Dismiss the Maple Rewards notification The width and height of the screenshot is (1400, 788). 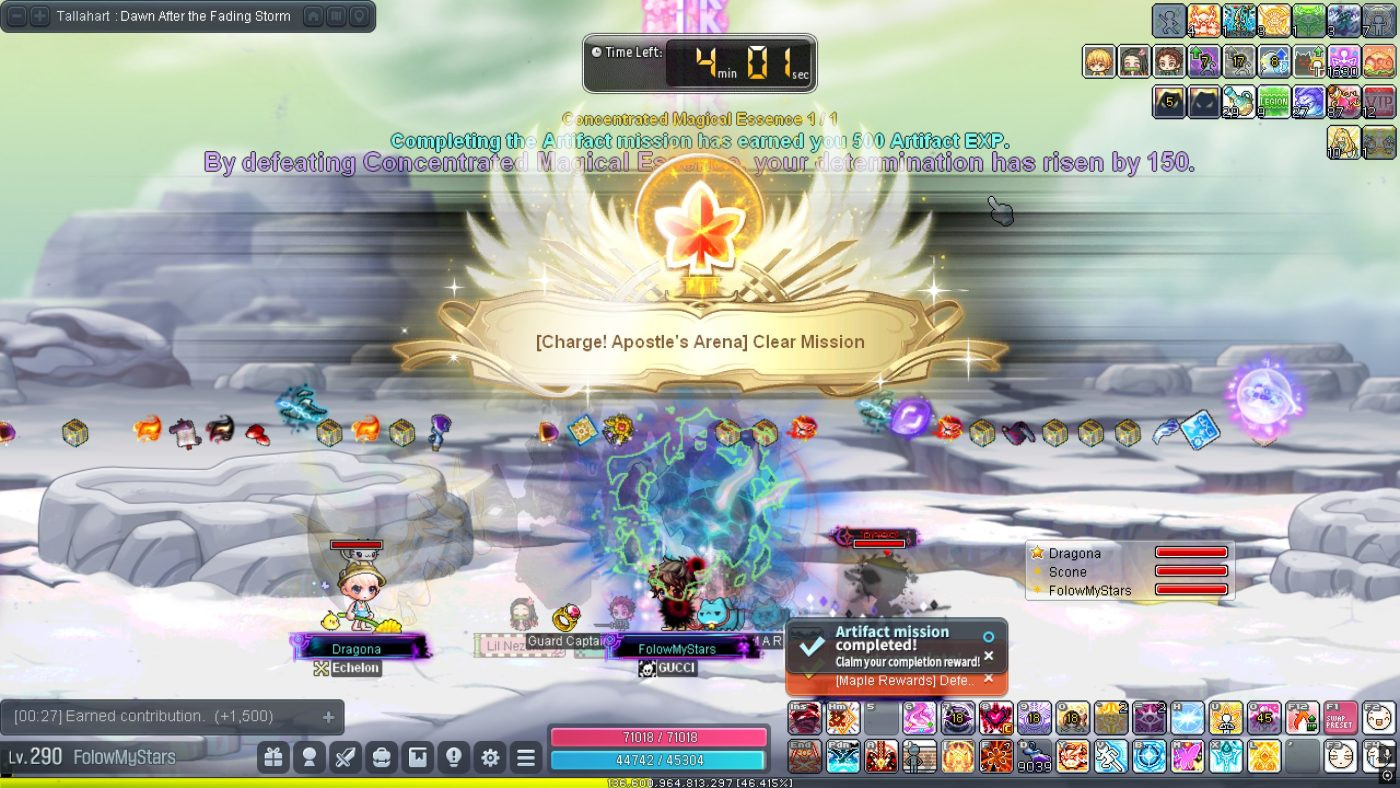988,679
